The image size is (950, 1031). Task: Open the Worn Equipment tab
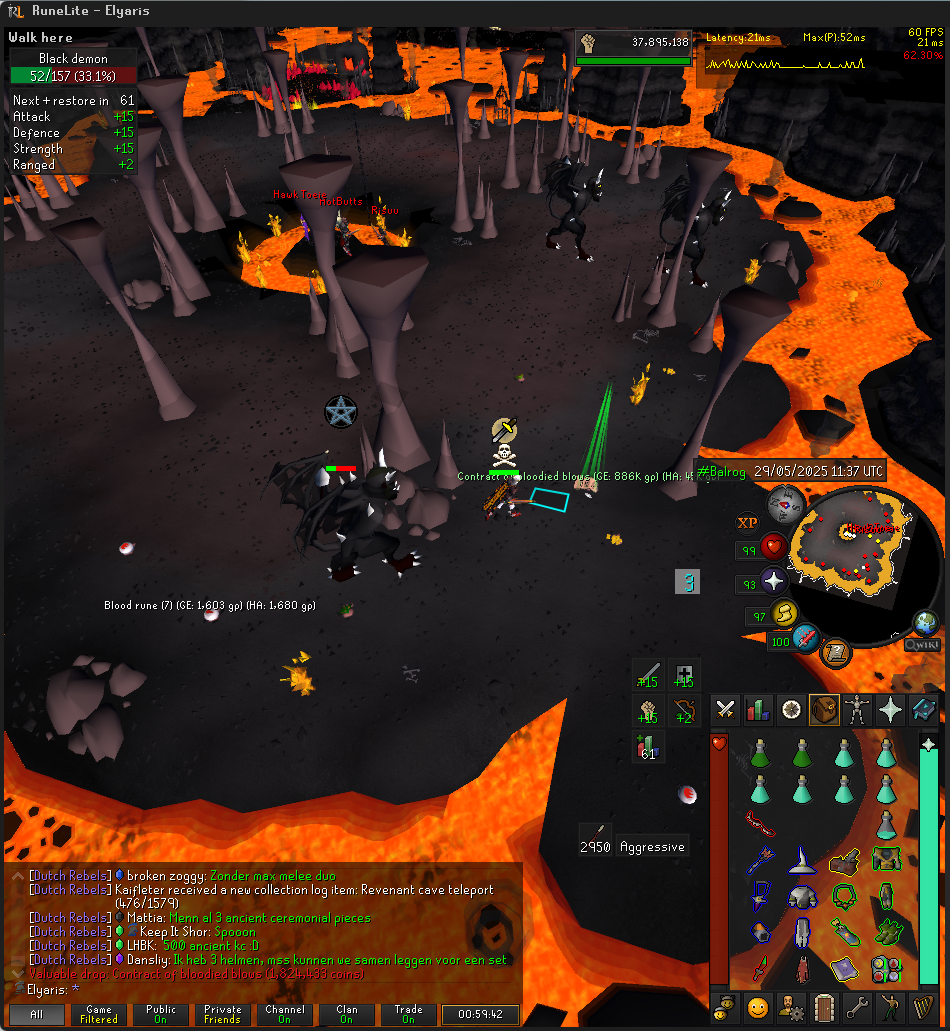pos(857,710)
